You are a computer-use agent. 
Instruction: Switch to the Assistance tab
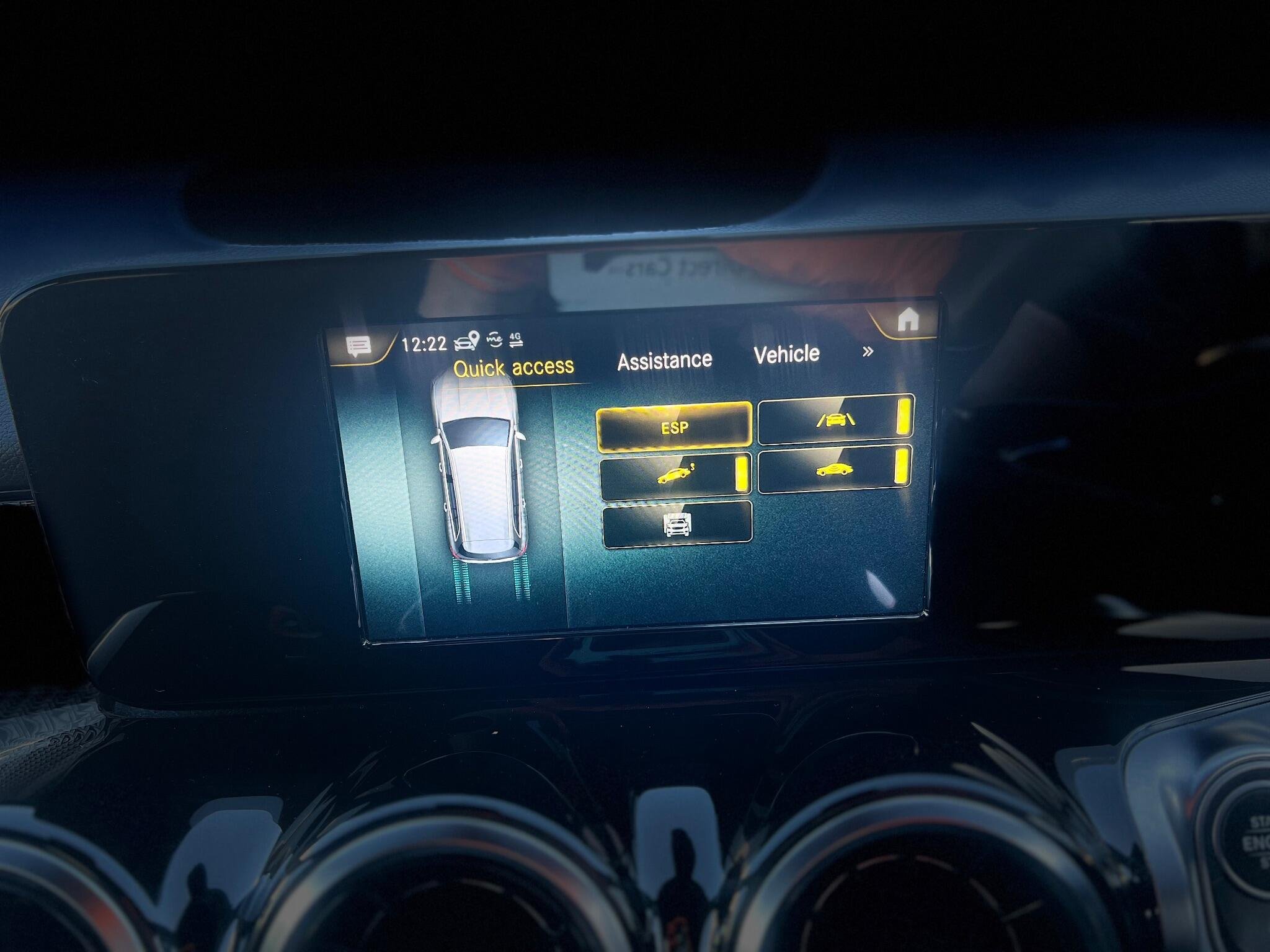tap(664, 361)
